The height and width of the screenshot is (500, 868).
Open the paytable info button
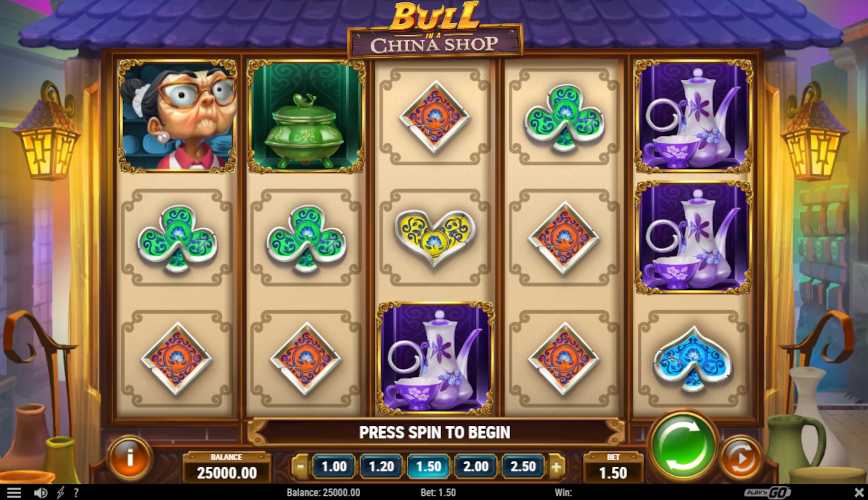[x=128, y=458]
